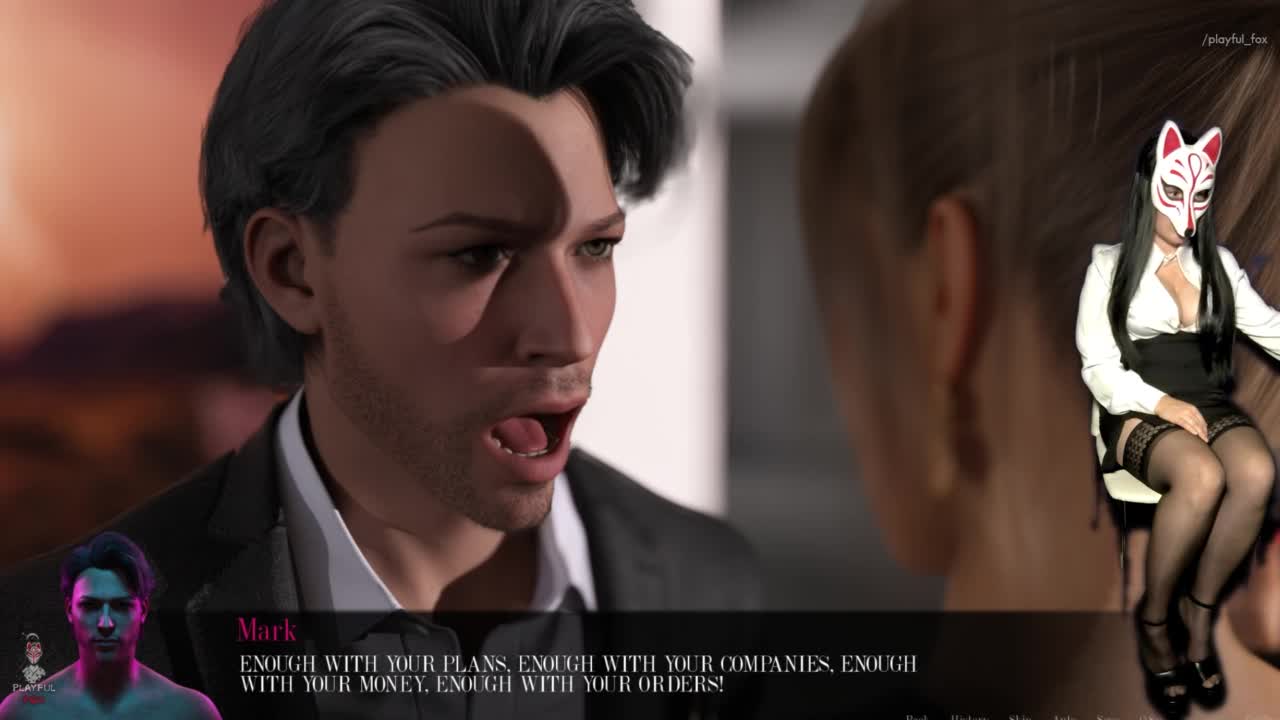
Task: Toggle Auto-advance in the quick menu
Action: click(1064, 716)
